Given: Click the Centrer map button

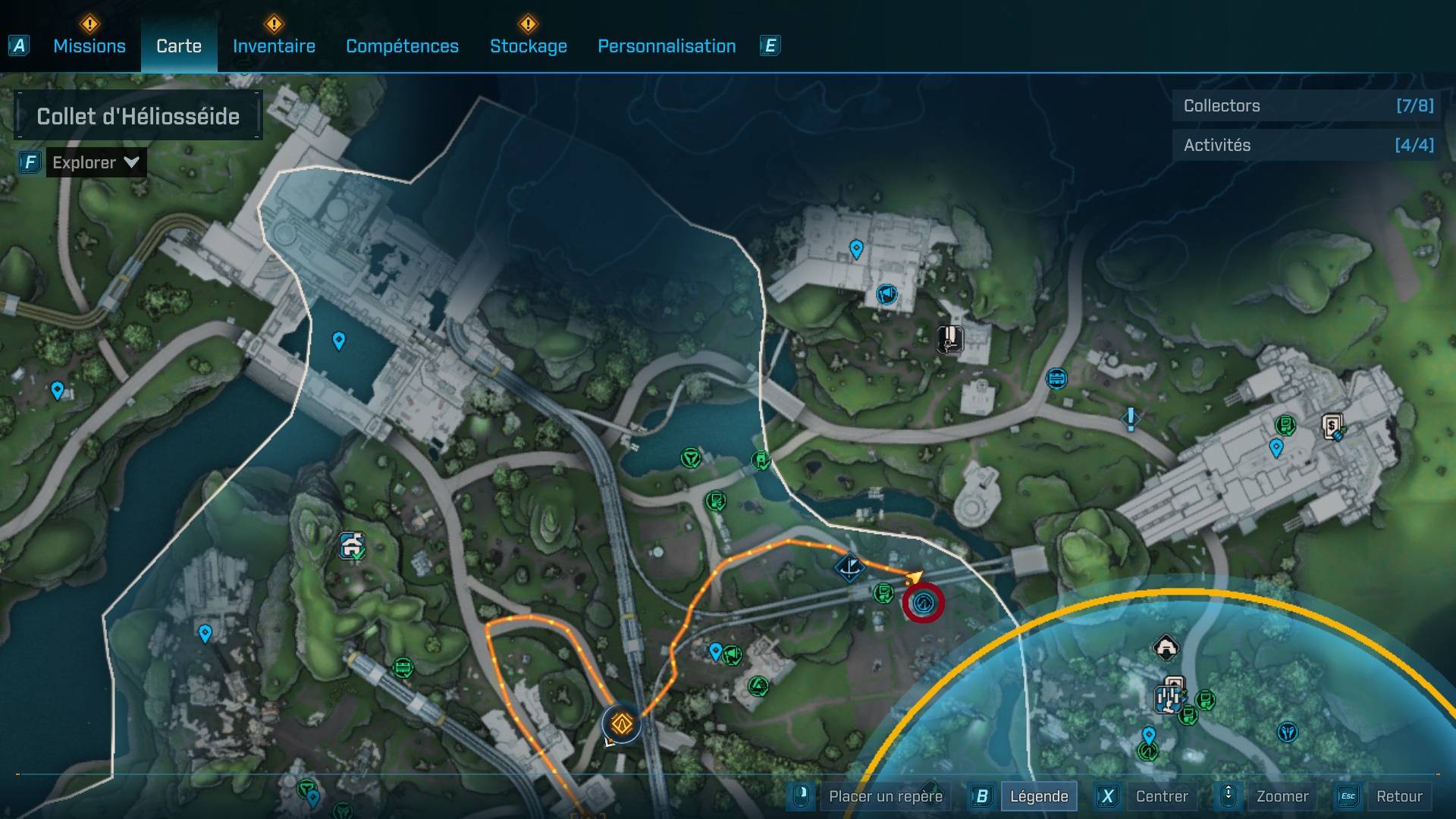Looking at the screenshot, I should click(1161, 796).
